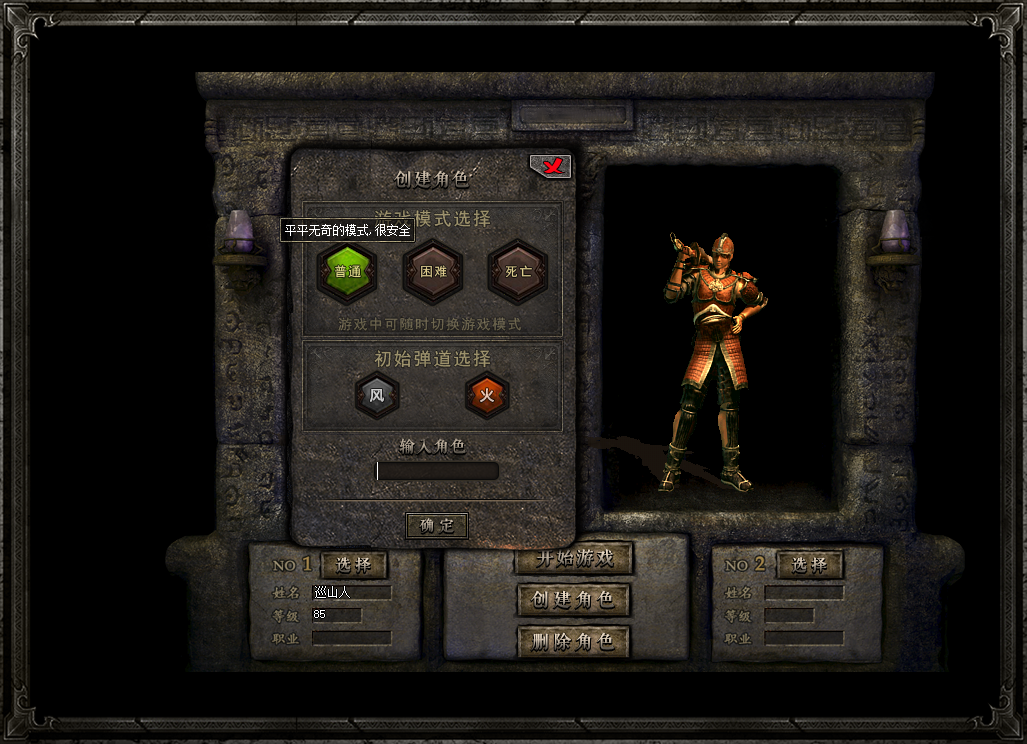
Task: Choose the 困难 hard game mode
Action: pyautogui.click(x=432, y=272)
